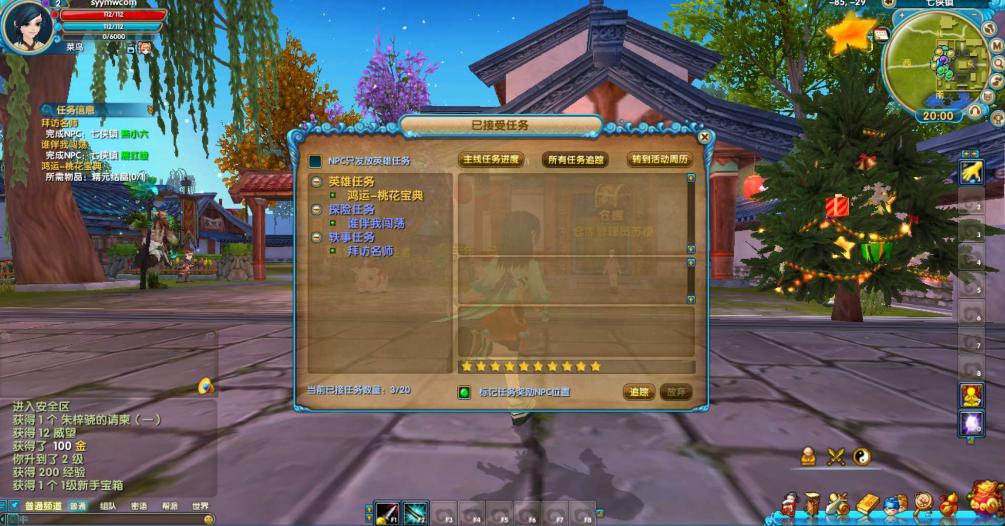This screenshot has width=1005, height=526.
Task: Activate the F2 skill slot
Action: [416, 513]
